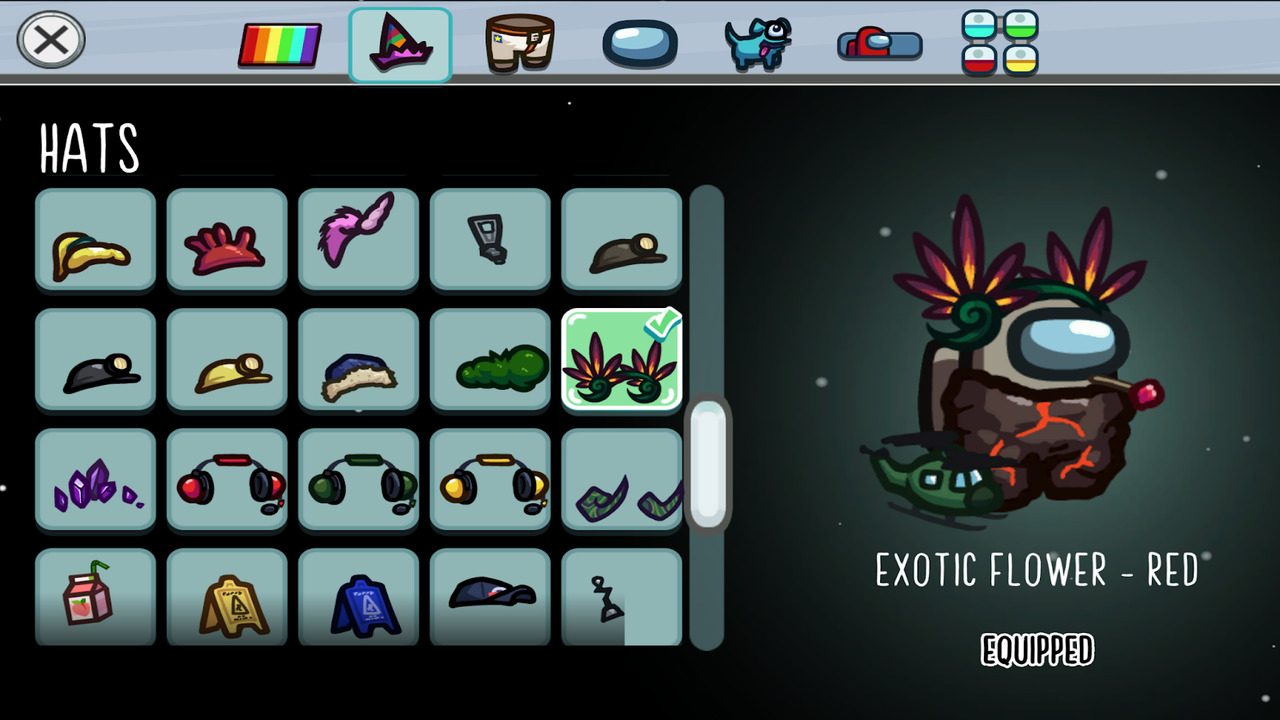Image resolution: width=1280 pixels, height=720 pixels.
Task: Equip the yellow caution sign hat
Action: tap(227, 598)
